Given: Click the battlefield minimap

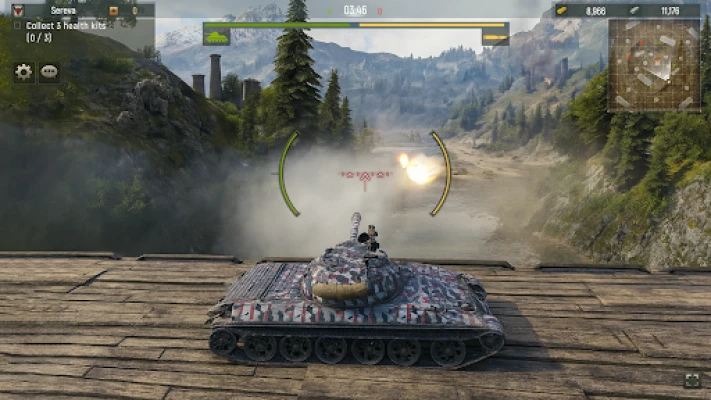Looking at the screenshot, I should coord(655,65).
